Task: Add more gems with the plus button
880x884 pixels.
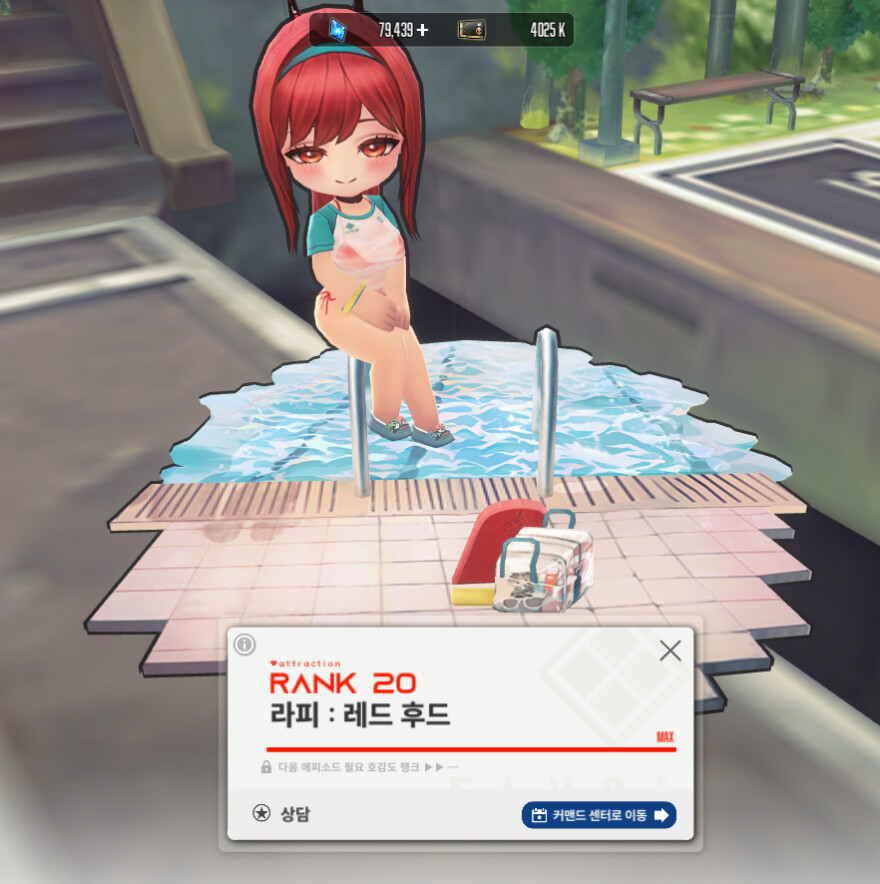Action: coord(422,30)
